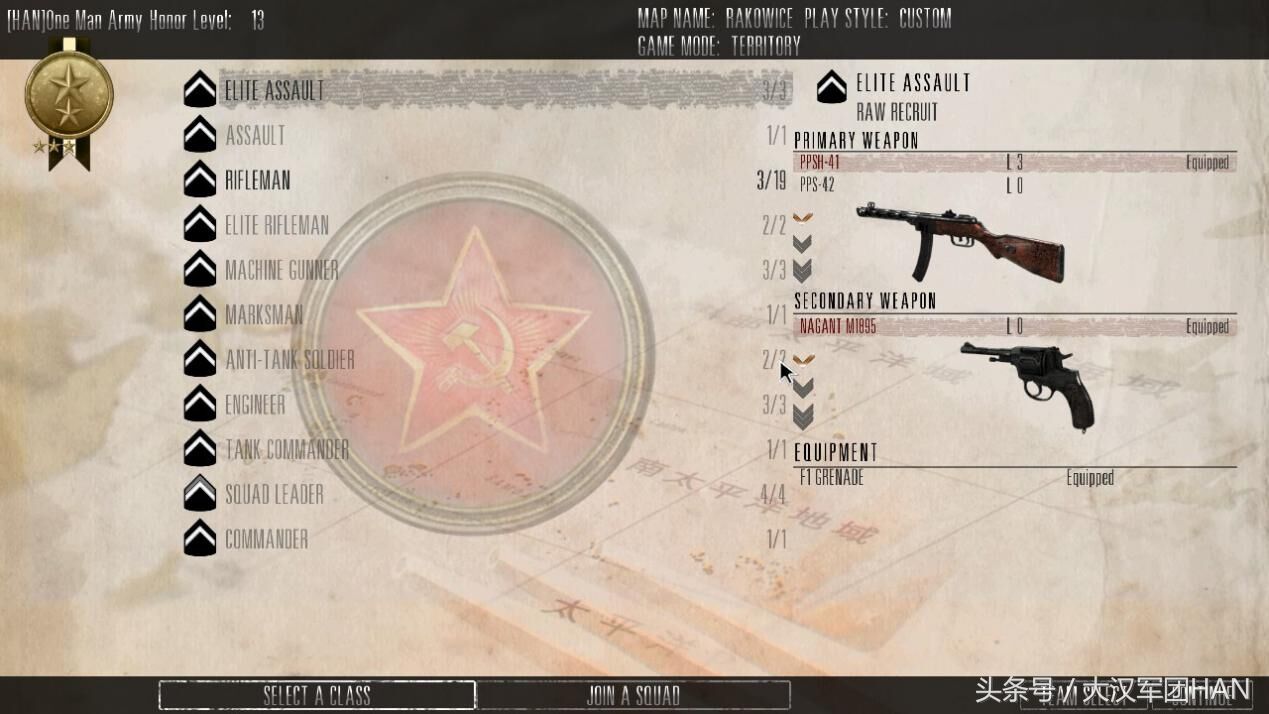
Task: Pick the Anti-Tank Soldier class
Action: [289, 360]
